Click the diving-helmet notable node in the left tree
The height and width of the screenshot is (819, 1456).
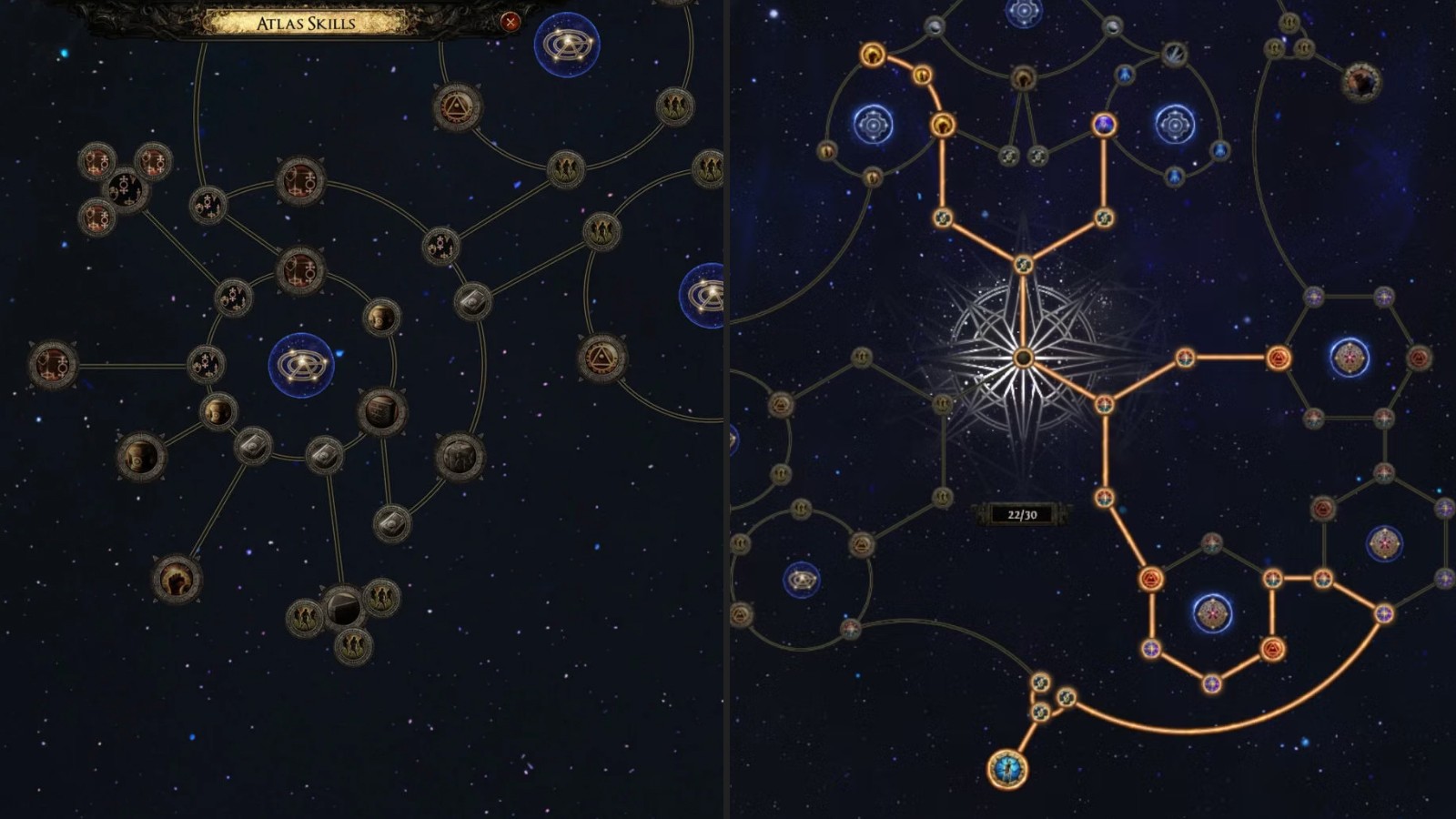point(140,456)
